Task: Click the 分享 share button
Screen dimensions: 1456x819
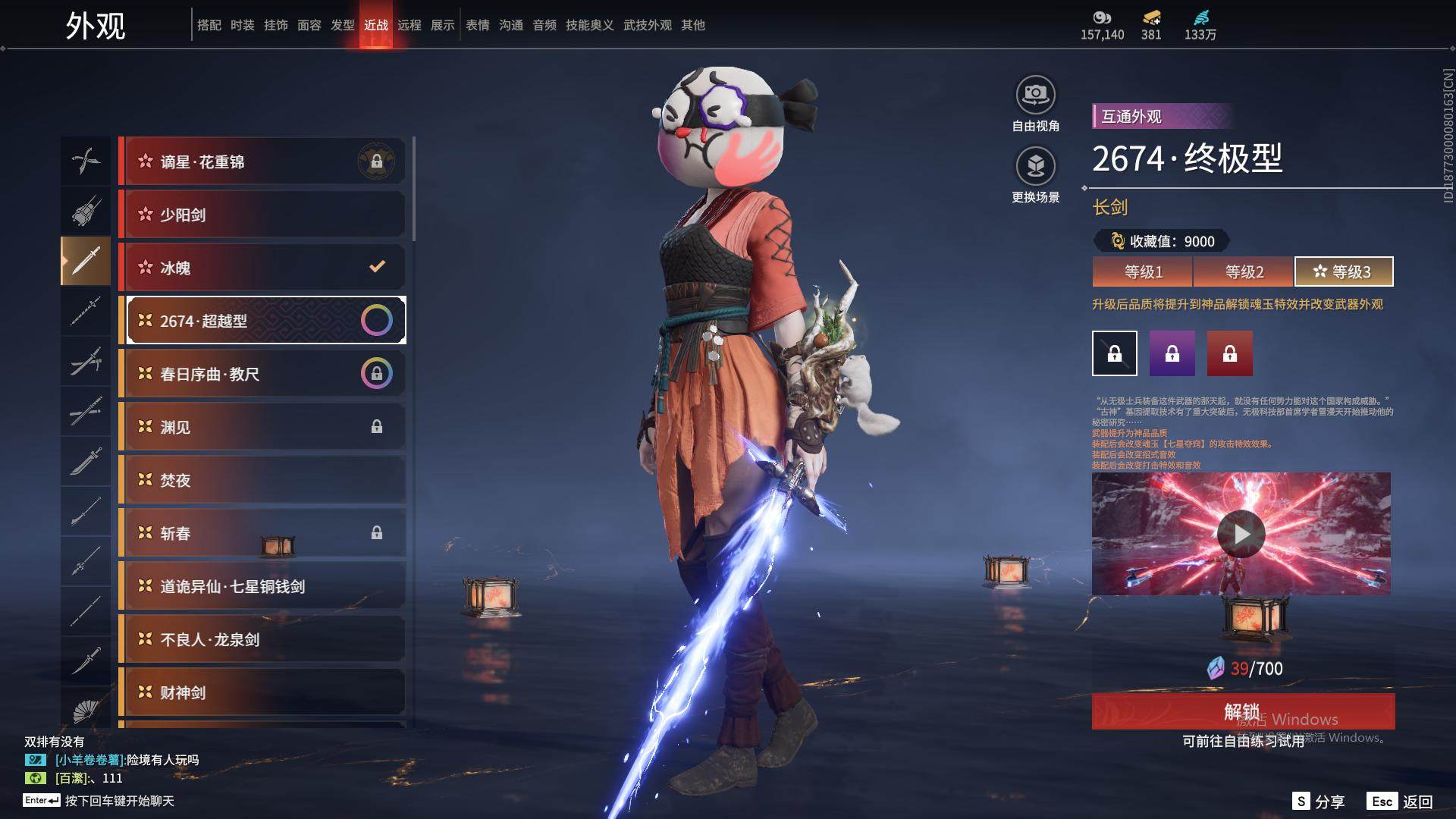Action: (x=1319, y=802)
